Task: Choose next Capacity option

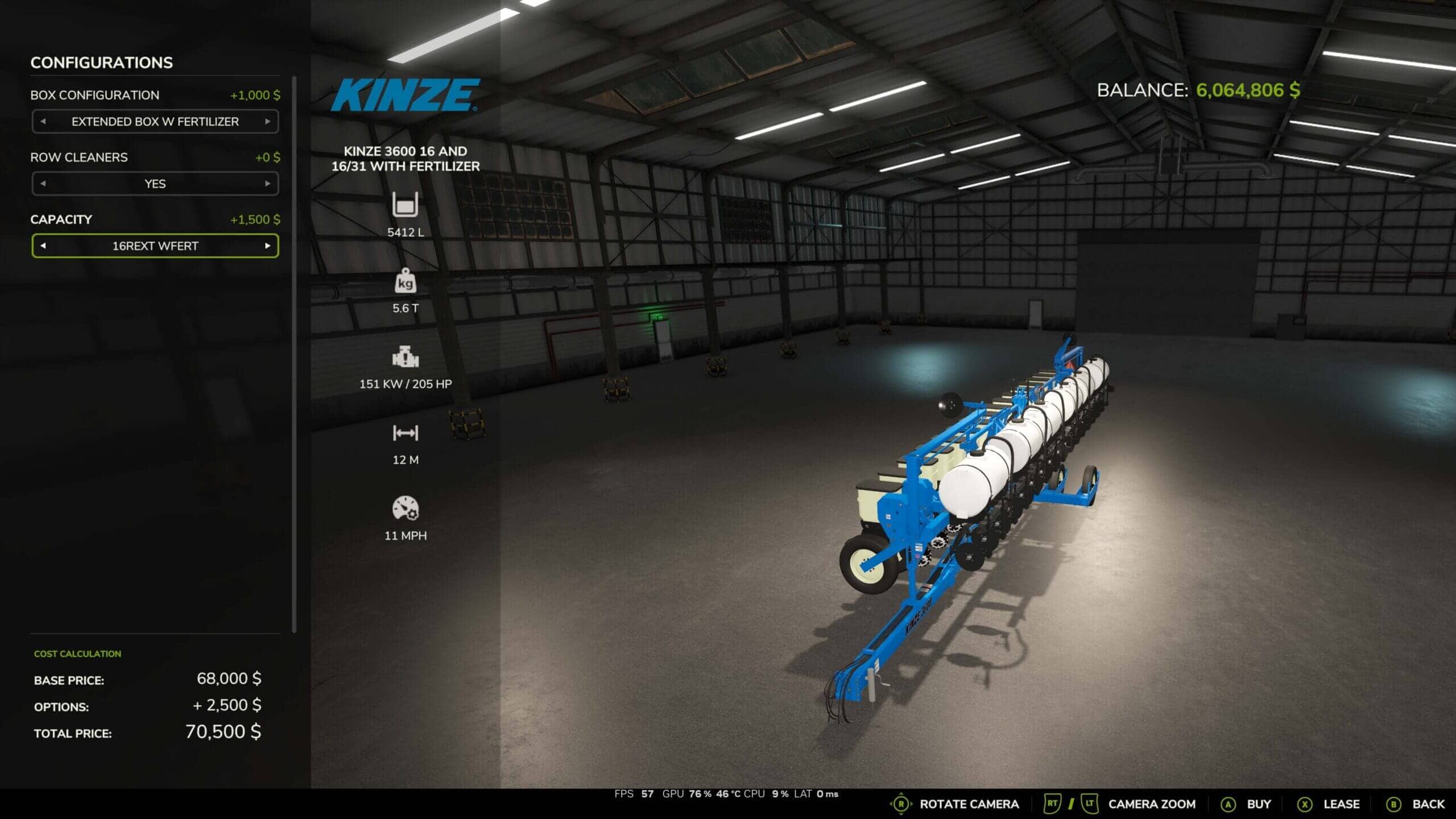Action: tap(267, 246)
